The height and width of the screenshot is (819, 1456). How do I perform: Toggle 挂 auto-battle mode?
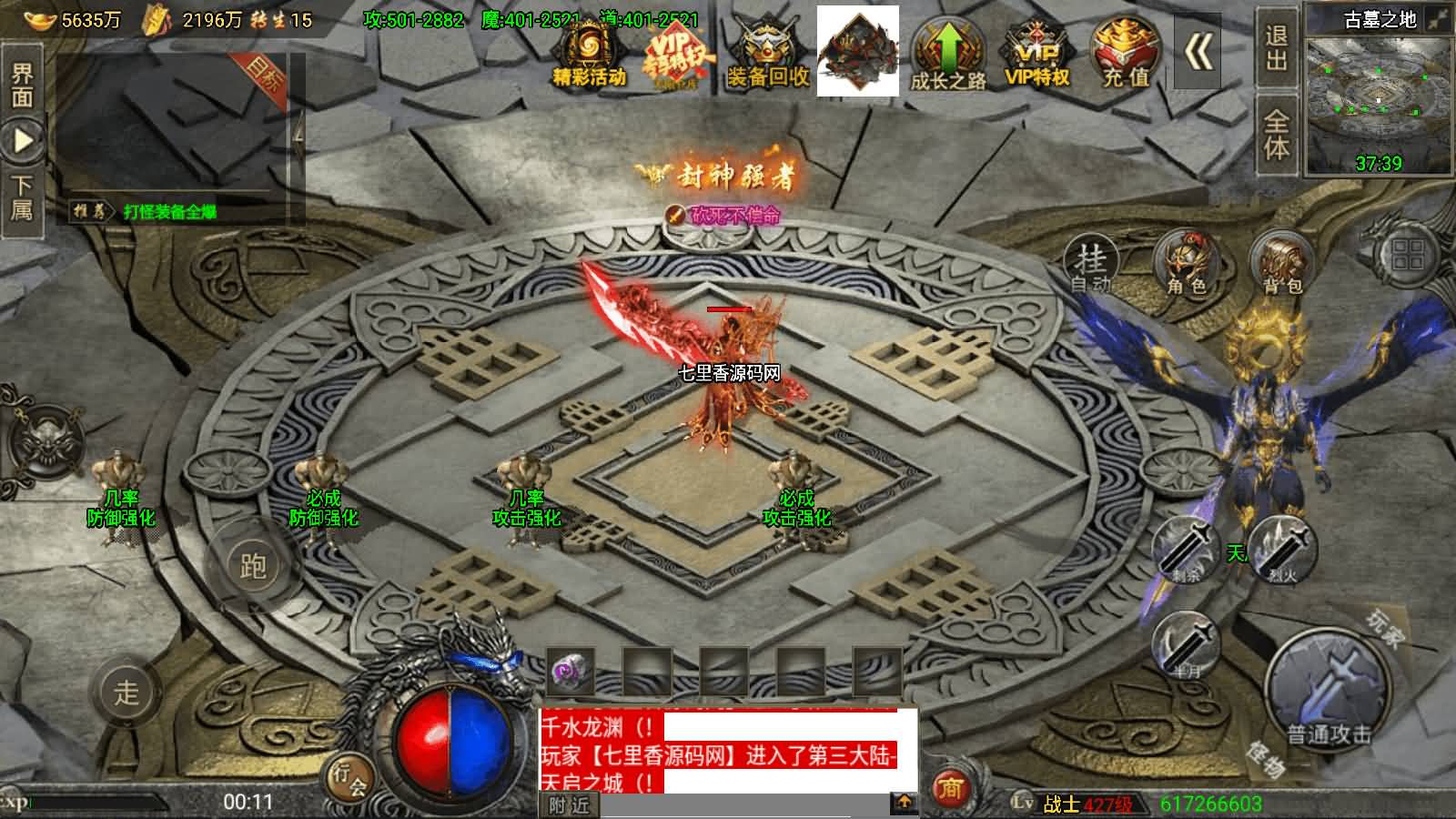click(1091, 264)
